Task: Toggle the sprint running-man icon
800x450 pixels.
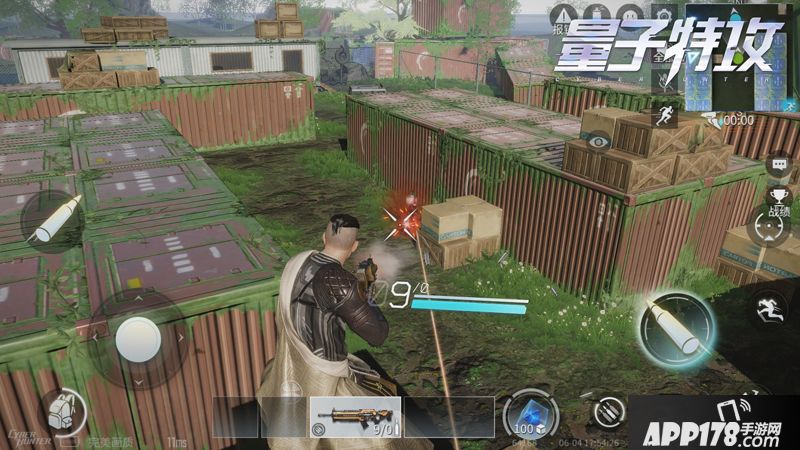Action: pos(665,117)
